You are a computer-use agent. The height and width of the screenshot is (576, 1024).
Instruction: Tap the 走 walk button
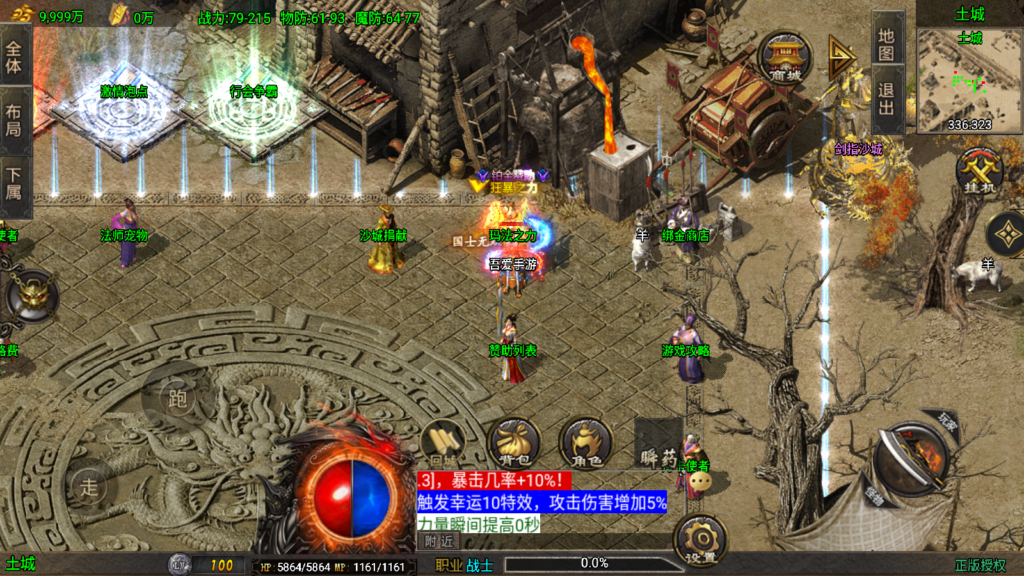pyautogui.click(x=90, y=488)
